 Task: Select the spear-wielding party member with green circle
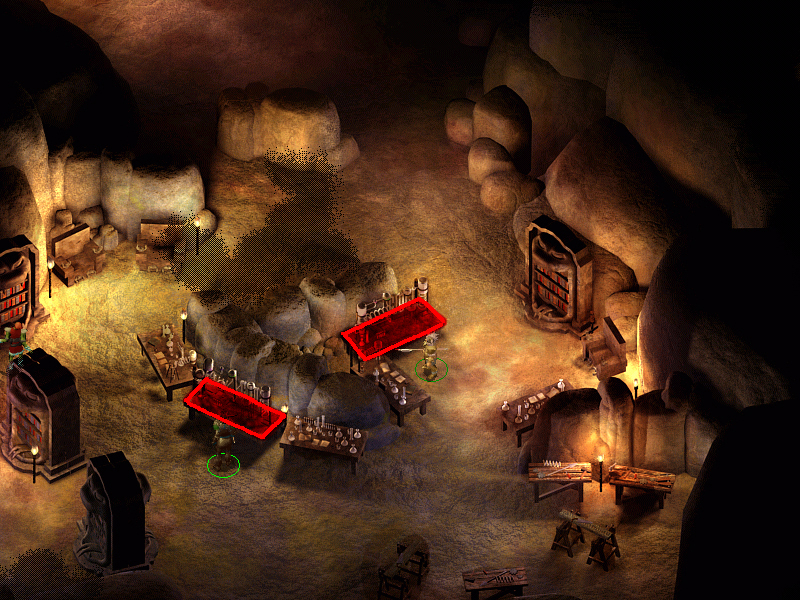tap(430, 358)
